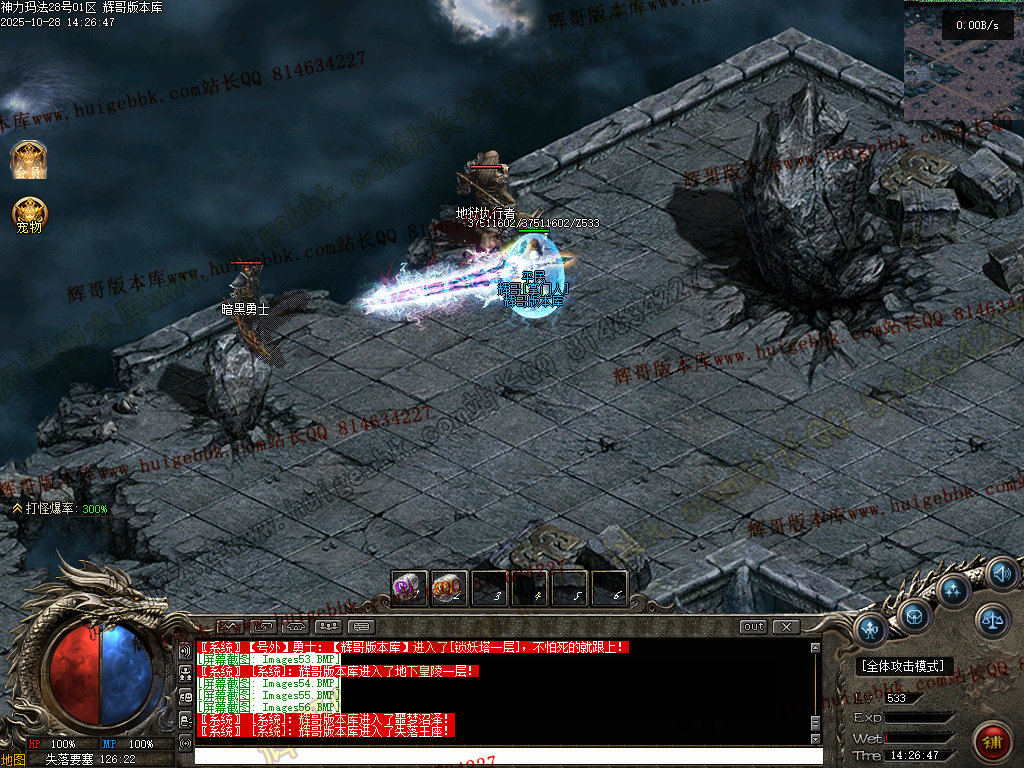1024x768 pixels.
Task: Toggle the 打怪爆率 drop rate expander
Action: coord(18,509)
